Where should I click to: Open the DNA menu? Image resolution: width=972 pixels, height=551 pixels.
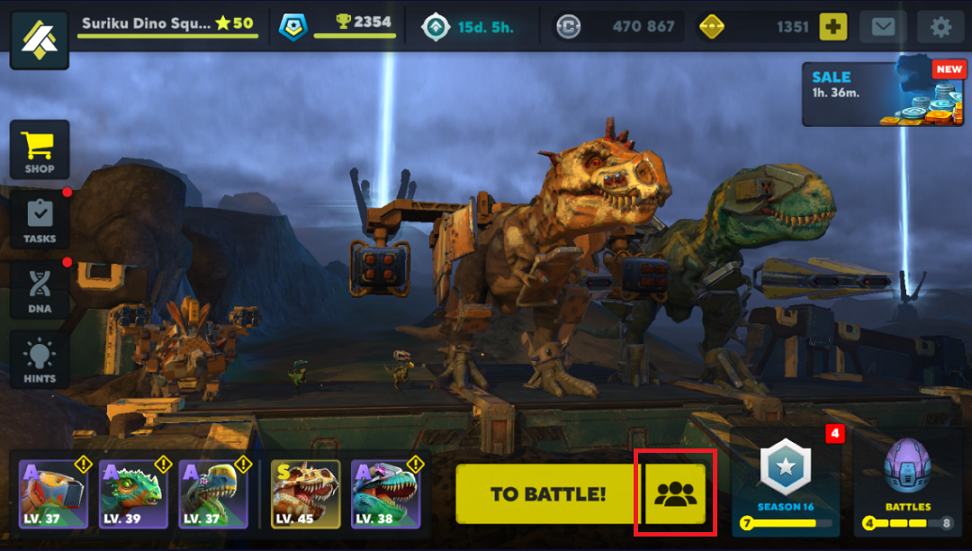click(39, 290)
